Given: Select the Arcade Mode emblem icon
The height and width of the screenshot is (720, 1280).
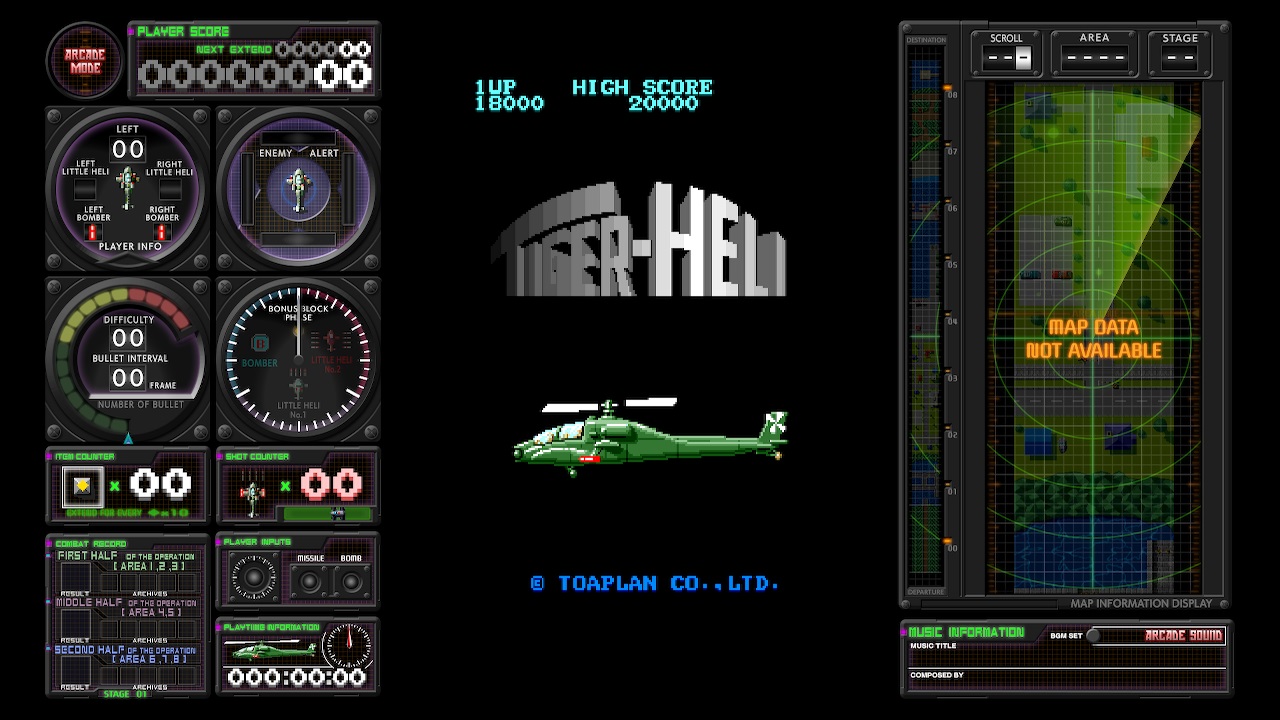Looking at the screenshot, I should 84,60.
